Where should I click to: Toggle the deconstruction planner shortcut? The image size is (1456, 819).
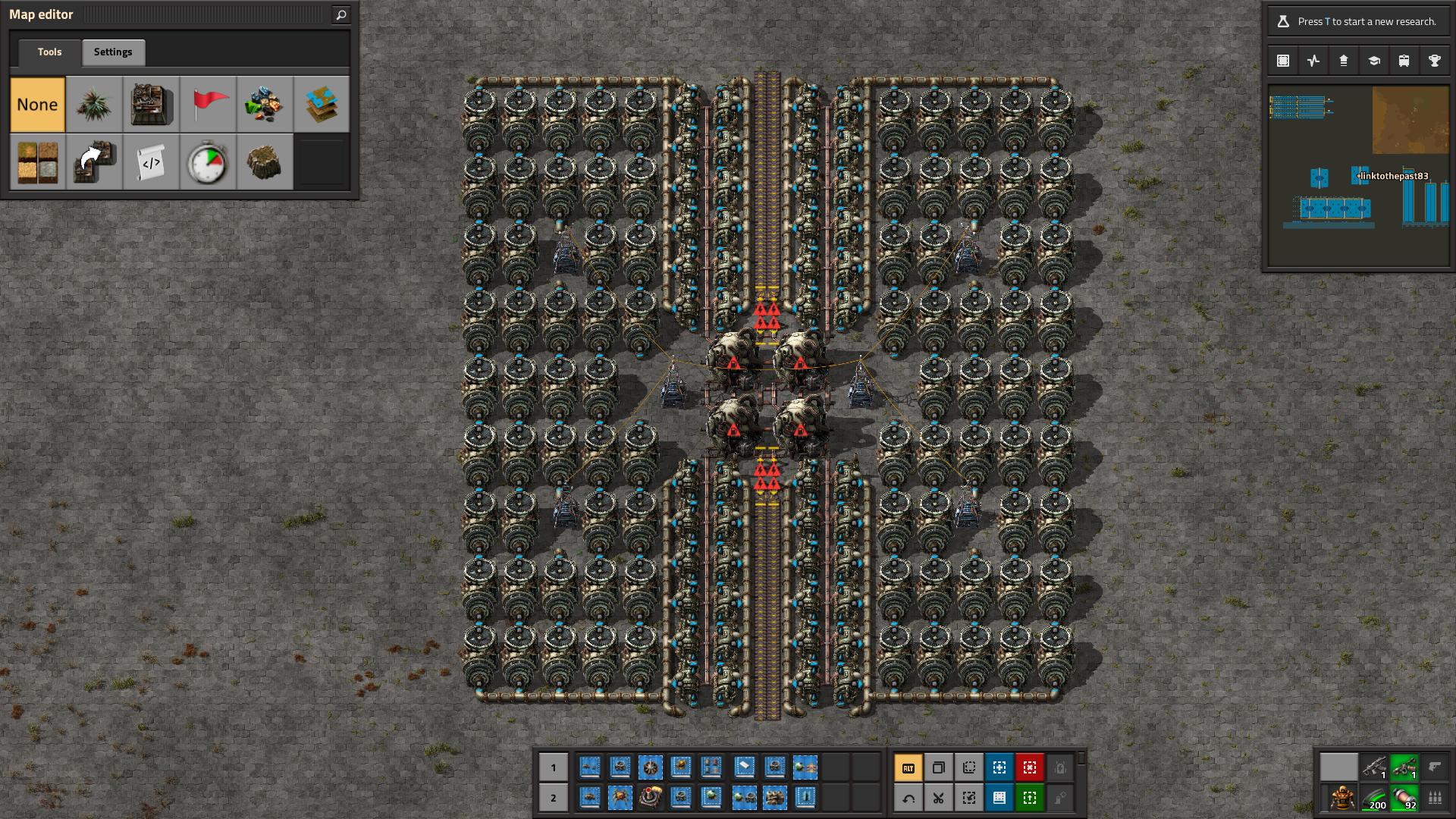(x=1030, y=768)
